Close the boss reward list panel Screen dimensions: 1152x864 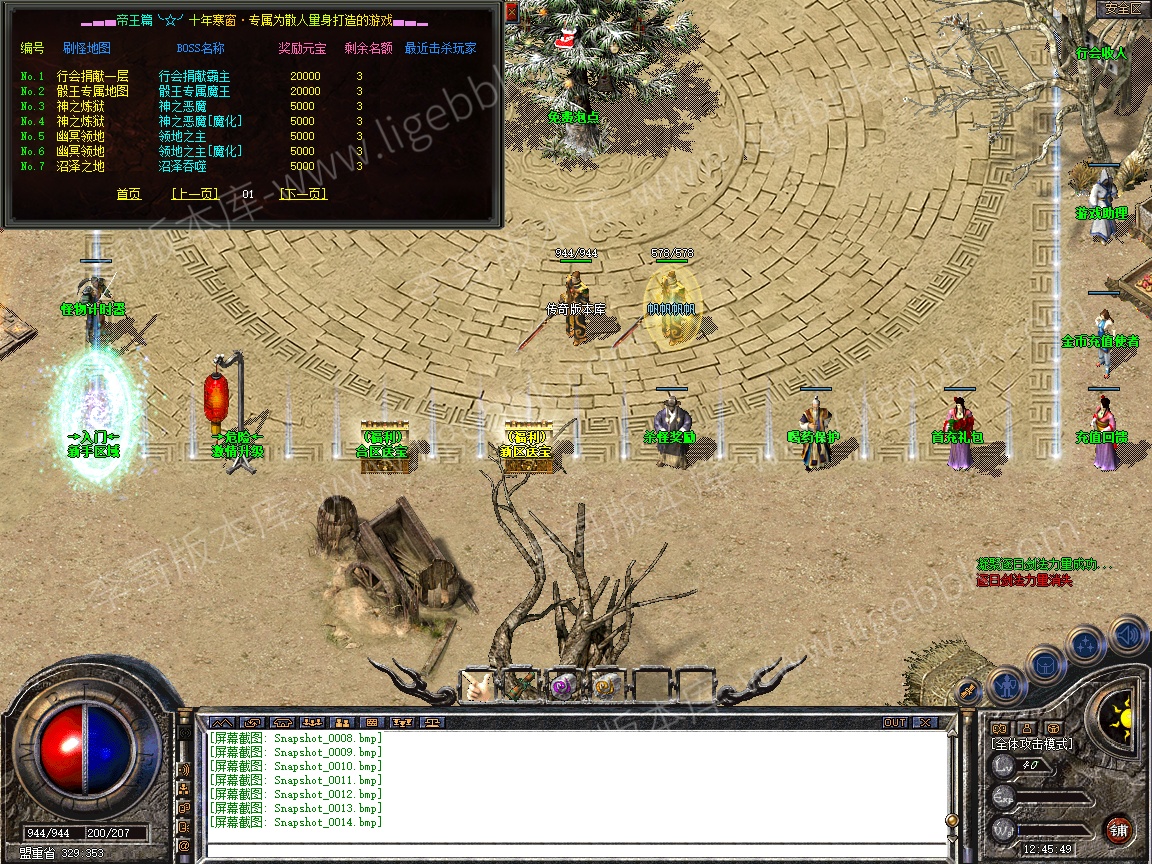point(511,12)
